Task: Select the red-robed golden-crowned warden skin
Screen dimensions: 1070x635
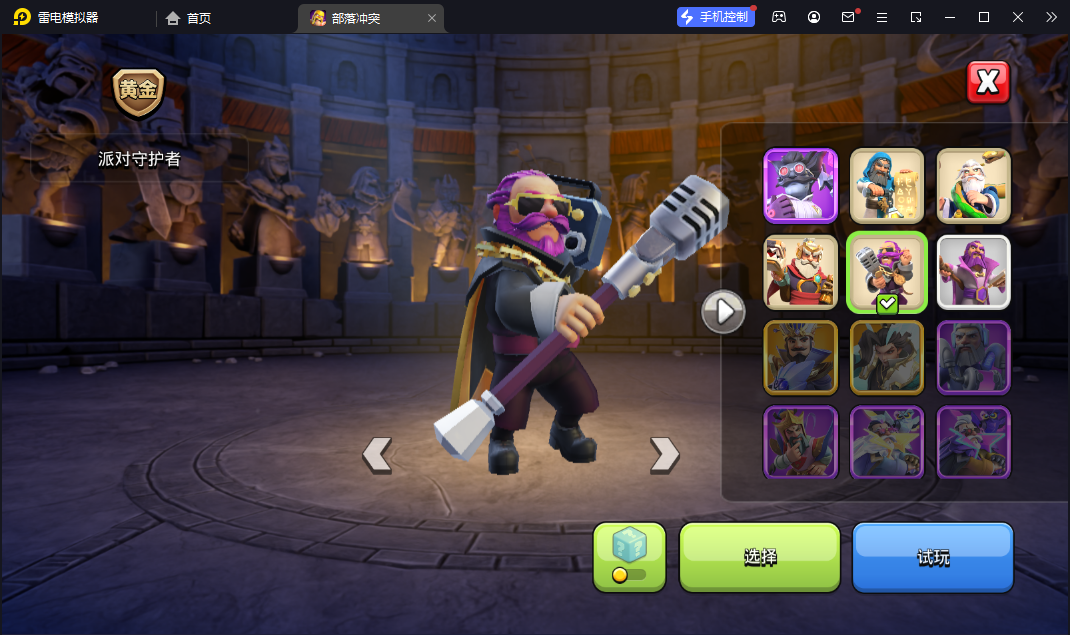Action: [801, 272]
